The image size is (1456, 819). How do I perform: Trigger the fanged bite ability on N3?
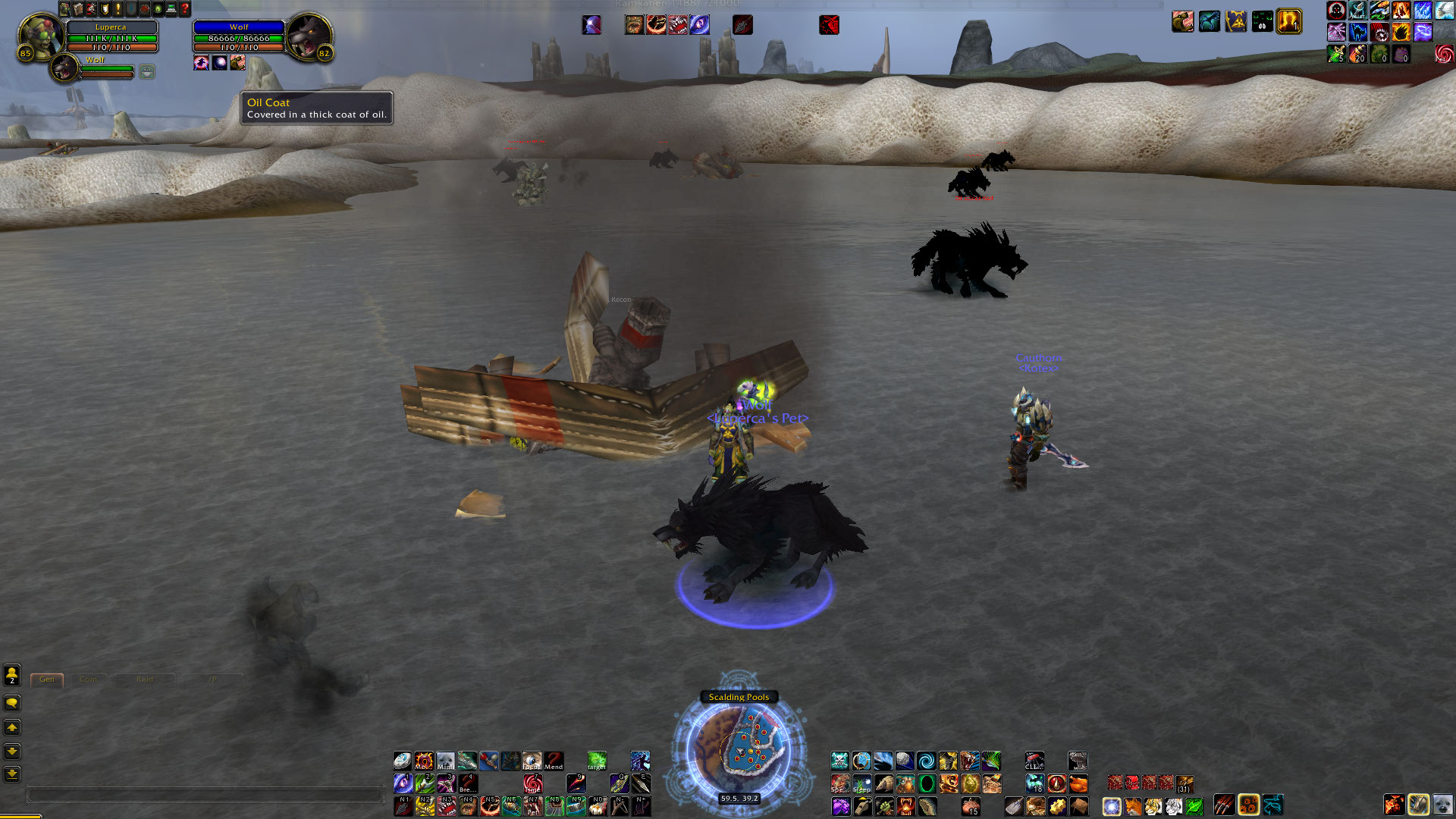click(x=447, y=805)
